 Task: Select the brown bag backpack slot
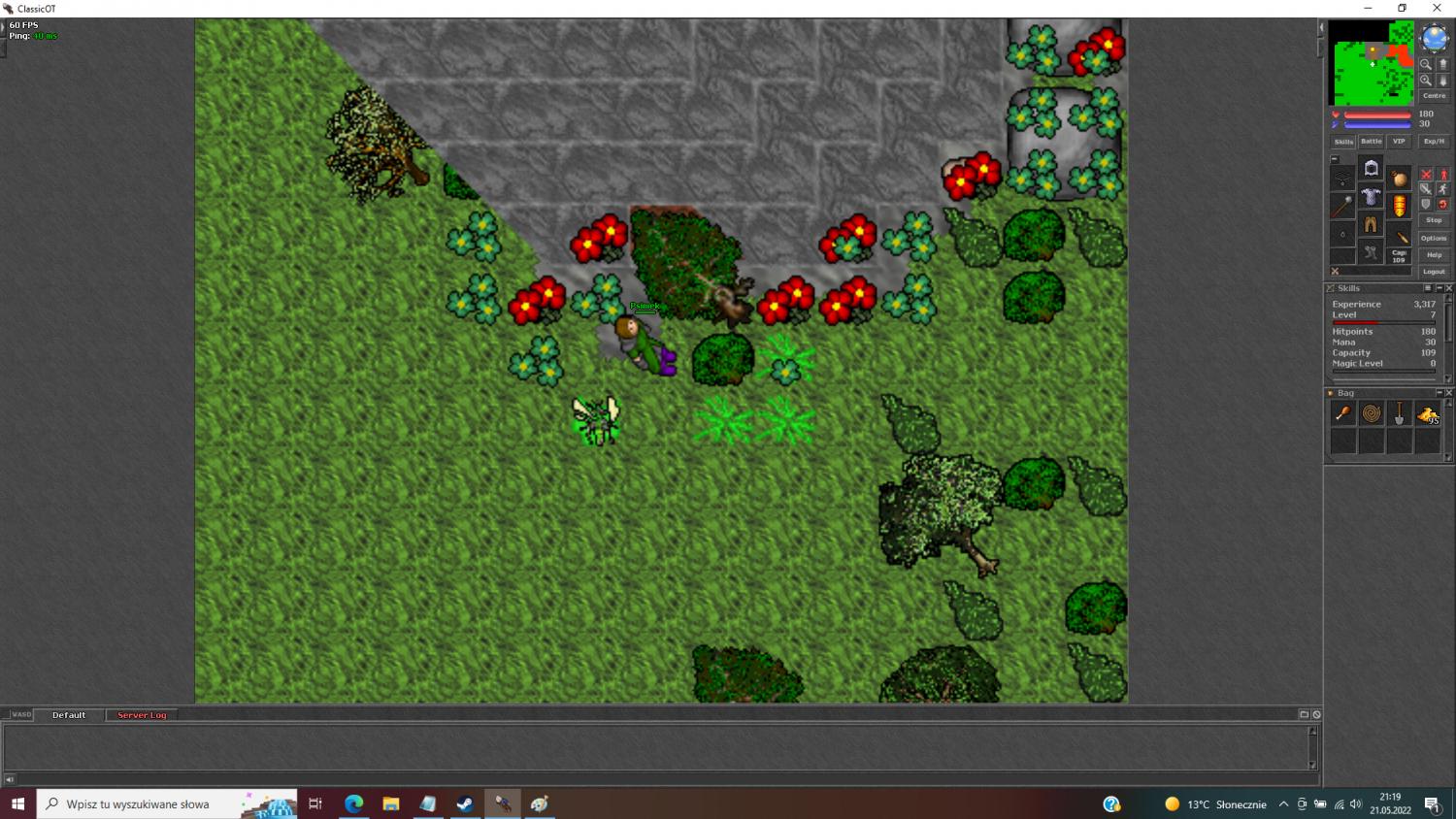point(1399,179)
